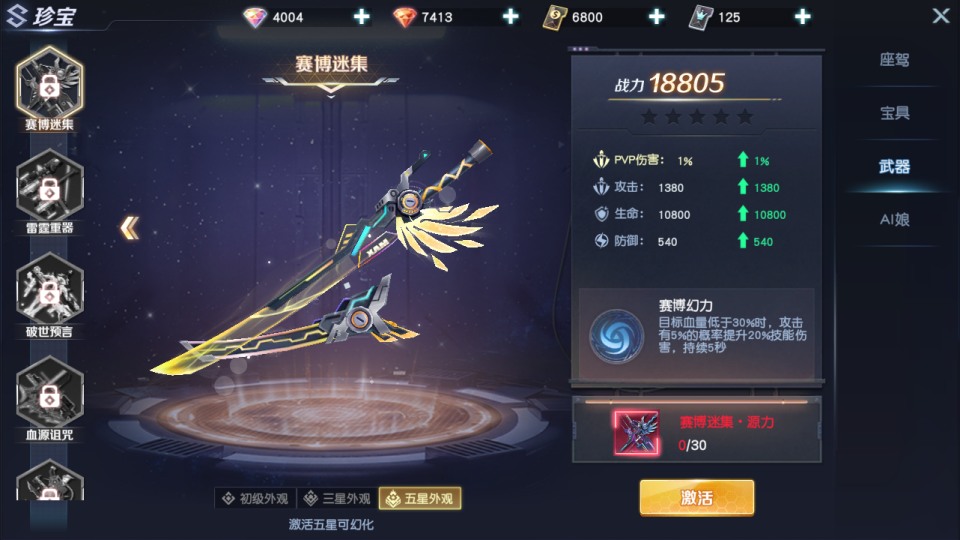The image size is (960, 540).
Task: Switch to the AI娘 tab
Action: point(894,220)
